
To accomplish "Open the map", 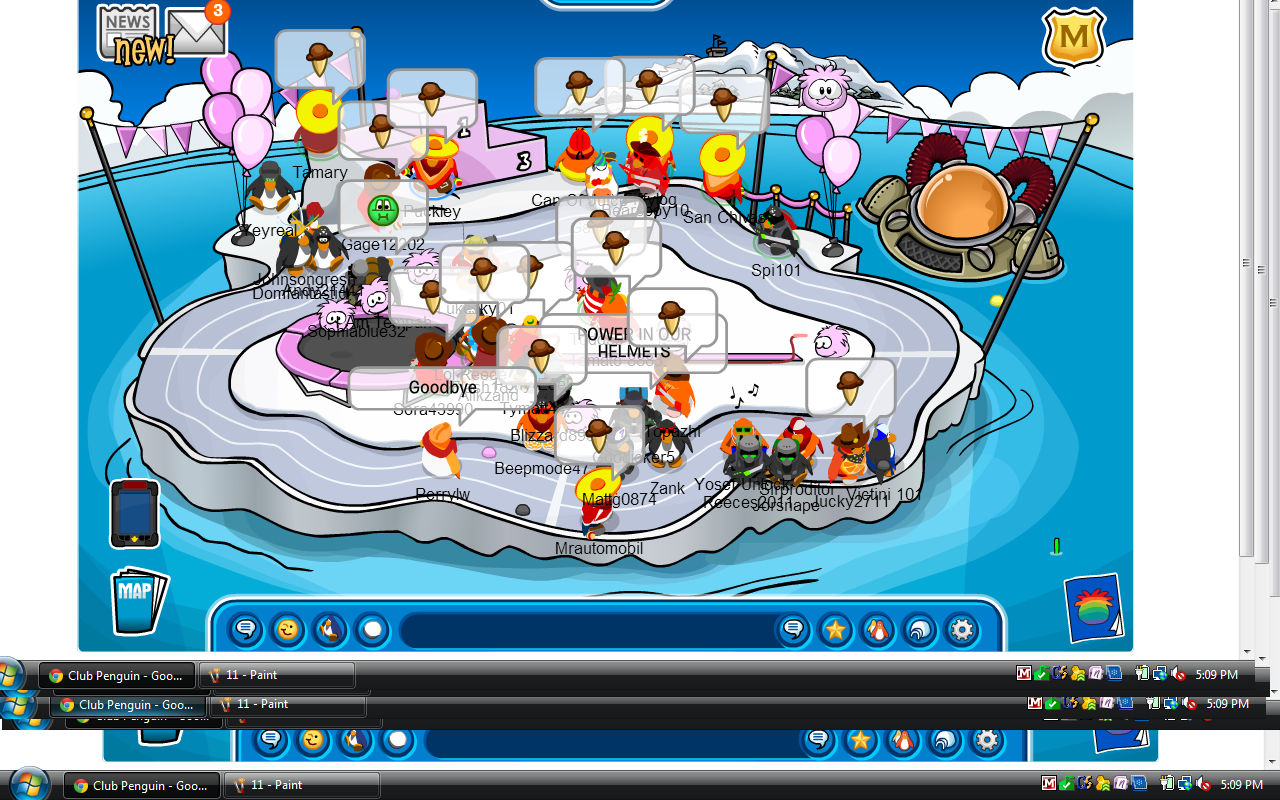I will point(135,599).
